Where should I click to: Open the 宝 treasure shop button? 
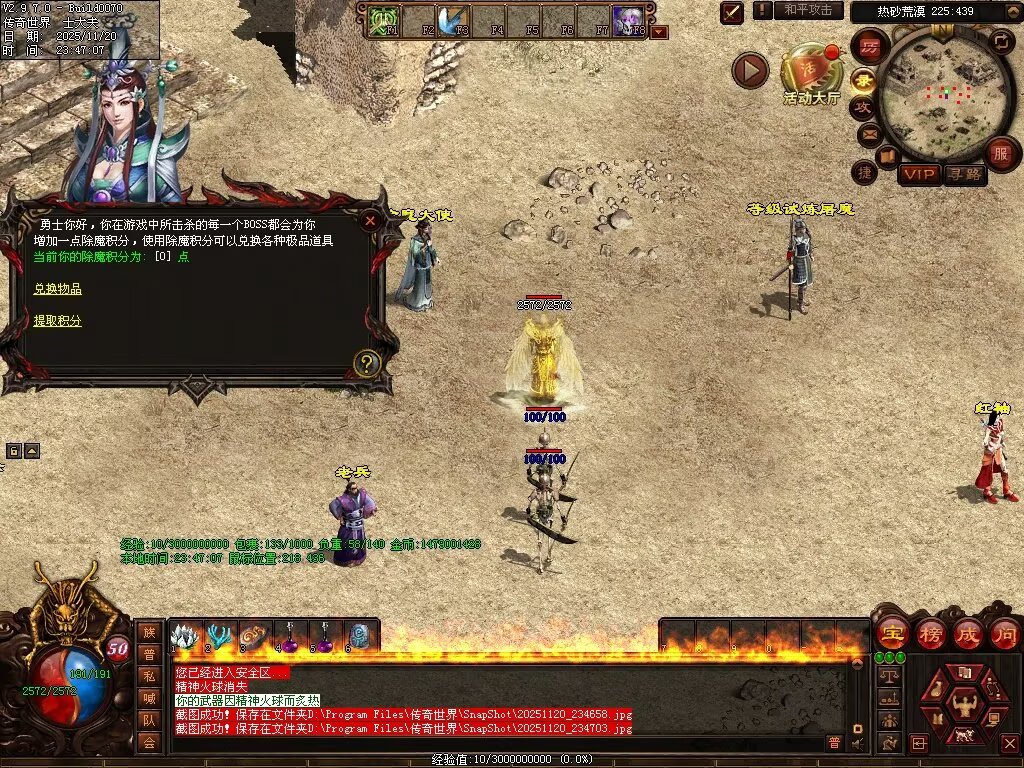pos(891,633)
